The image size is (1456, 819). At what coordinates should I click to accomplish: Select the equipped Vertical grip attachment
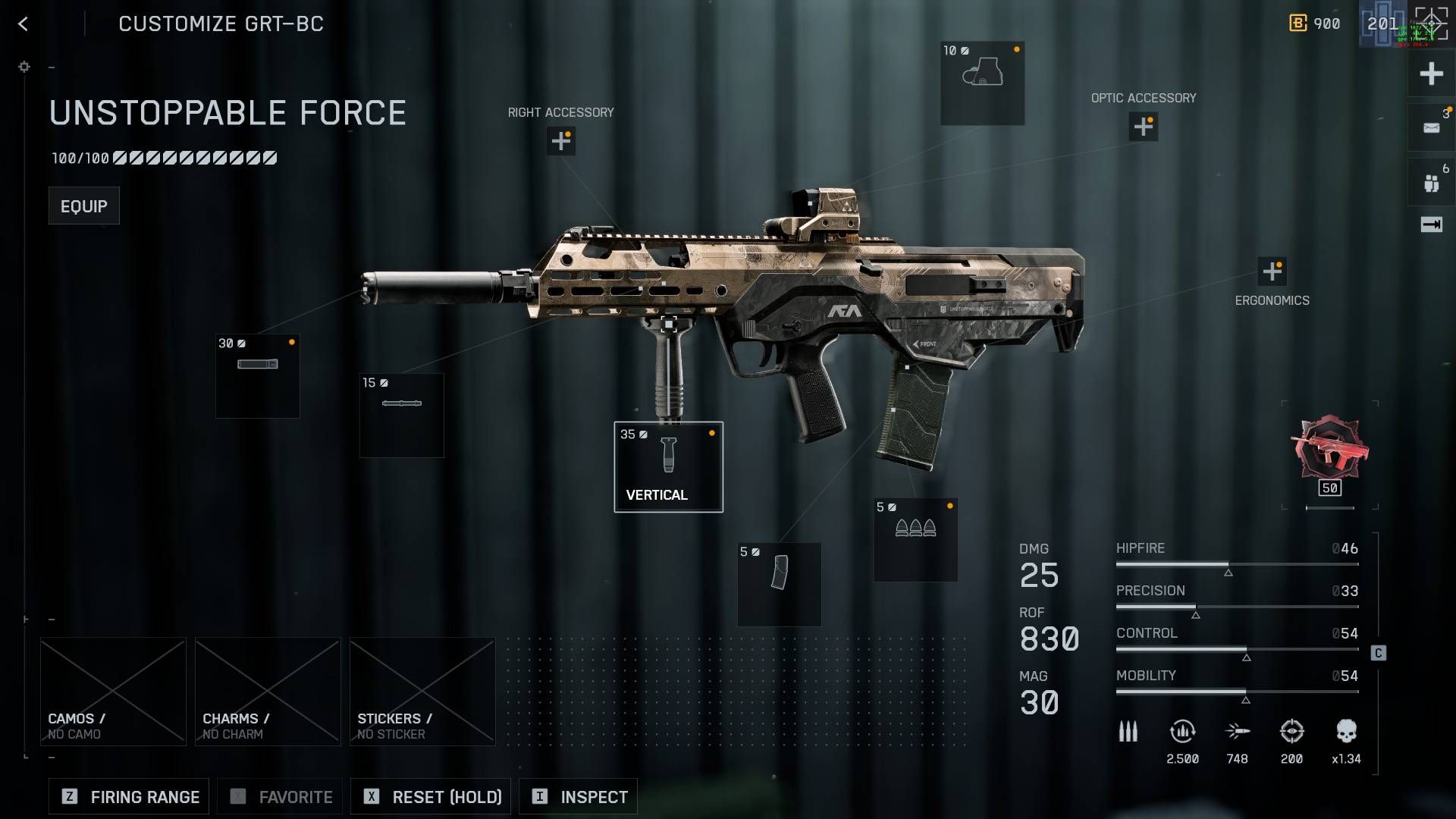click(x=668, y=466)
